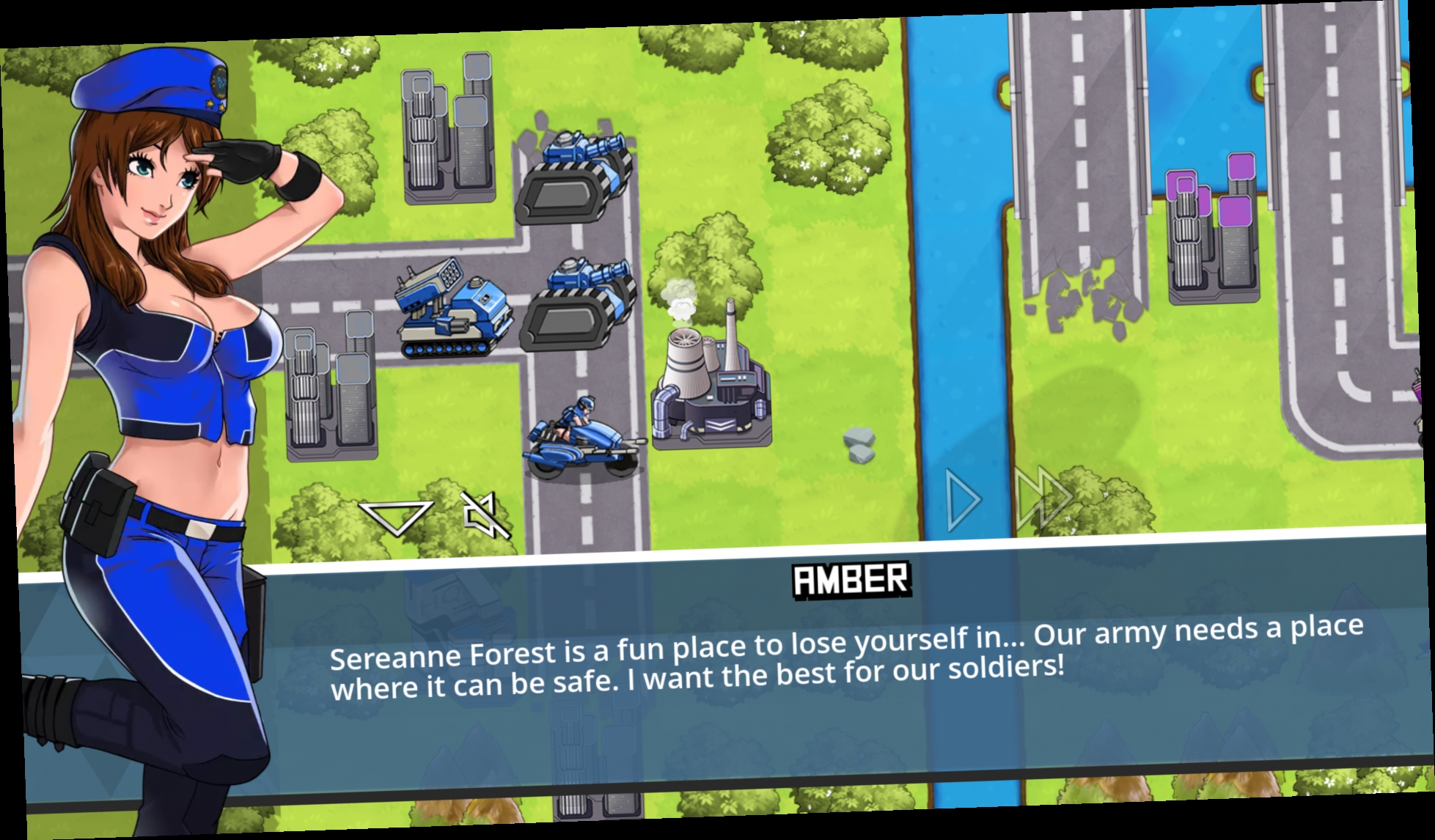The image size is (1435, 840).
Task: Click the blue river tile
Action: coord(953,293)
